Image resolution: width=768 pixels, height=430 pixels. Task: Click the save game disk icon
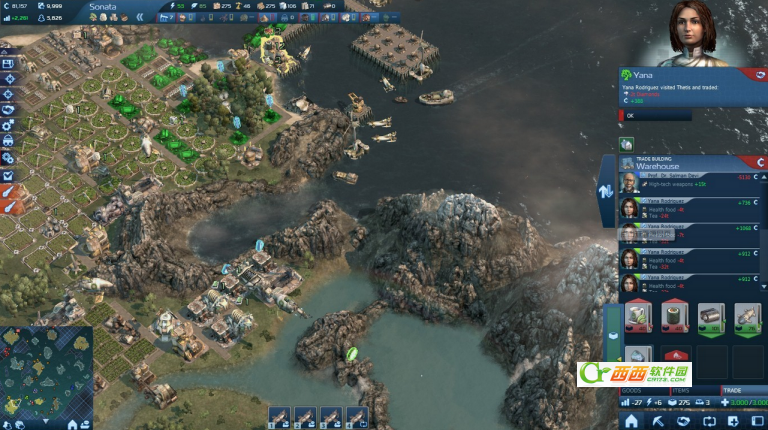click(8, 63)
